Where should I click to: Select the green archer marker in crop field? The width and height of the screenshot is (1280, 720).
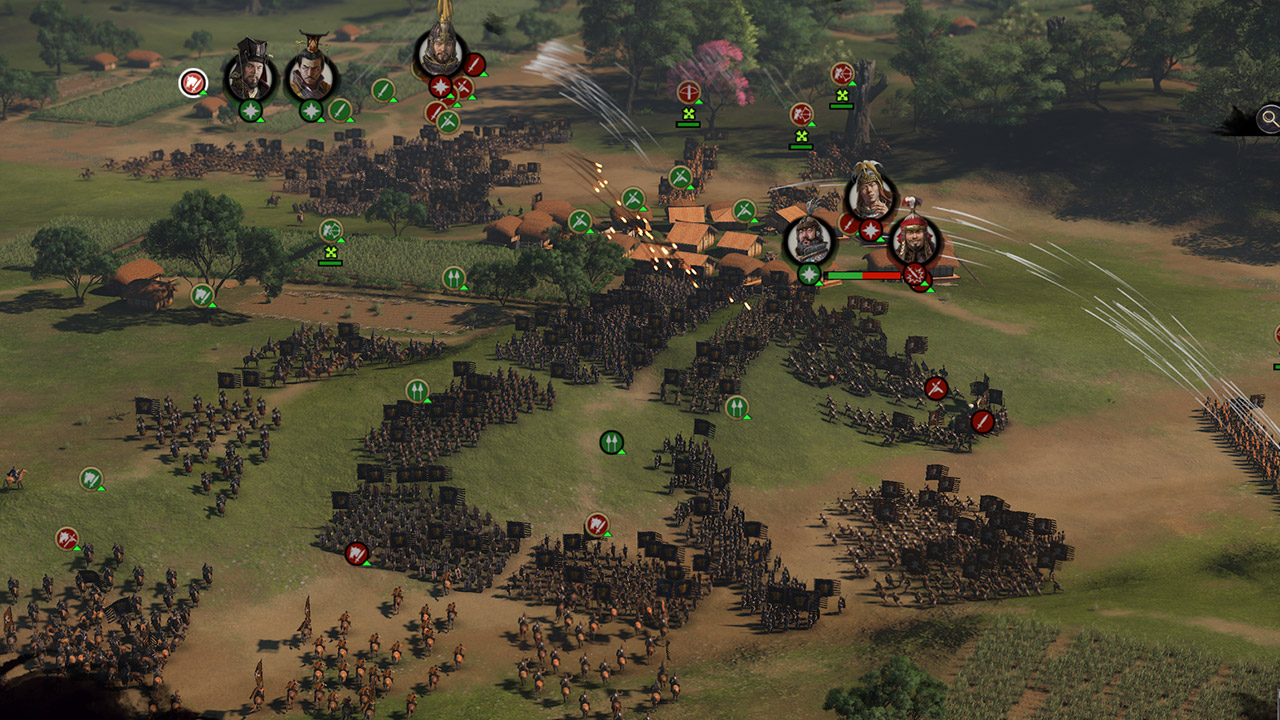(331, 231)
